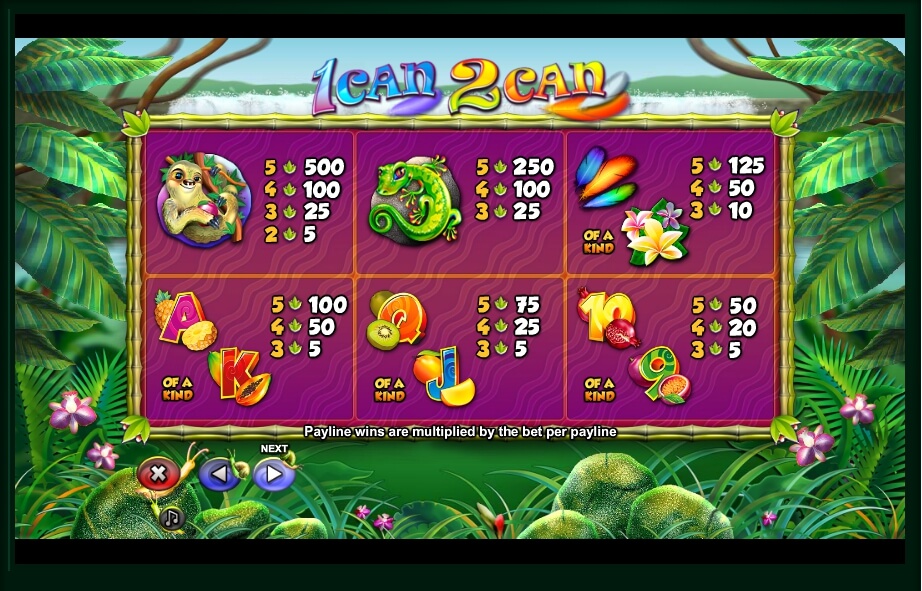Screen dimensions: 922x591
Task: Toggle the music note sound button
Action: [x=172, y=518]
